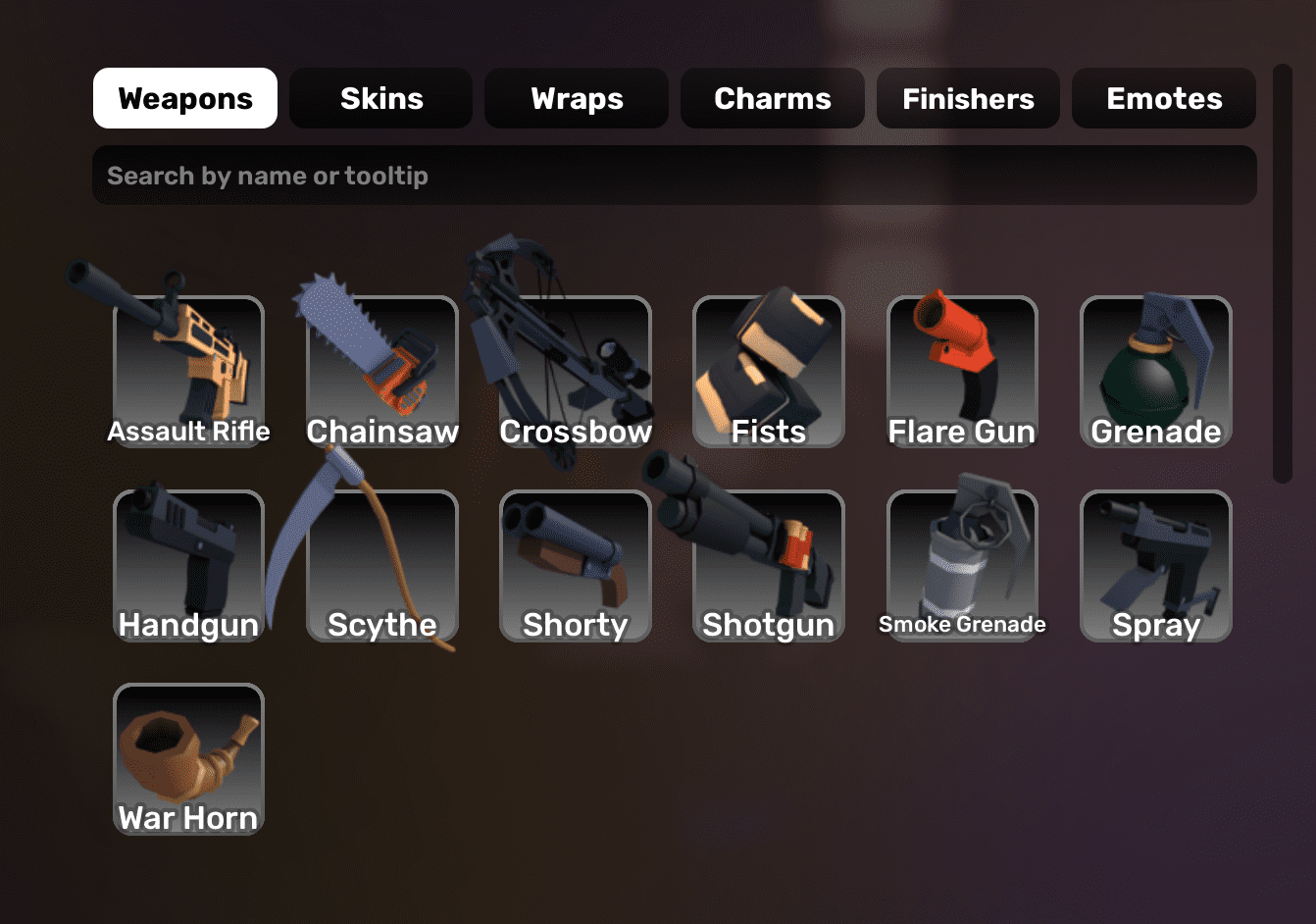
Task: Select the Chainsaw weapon
Action: coord(381,373)
